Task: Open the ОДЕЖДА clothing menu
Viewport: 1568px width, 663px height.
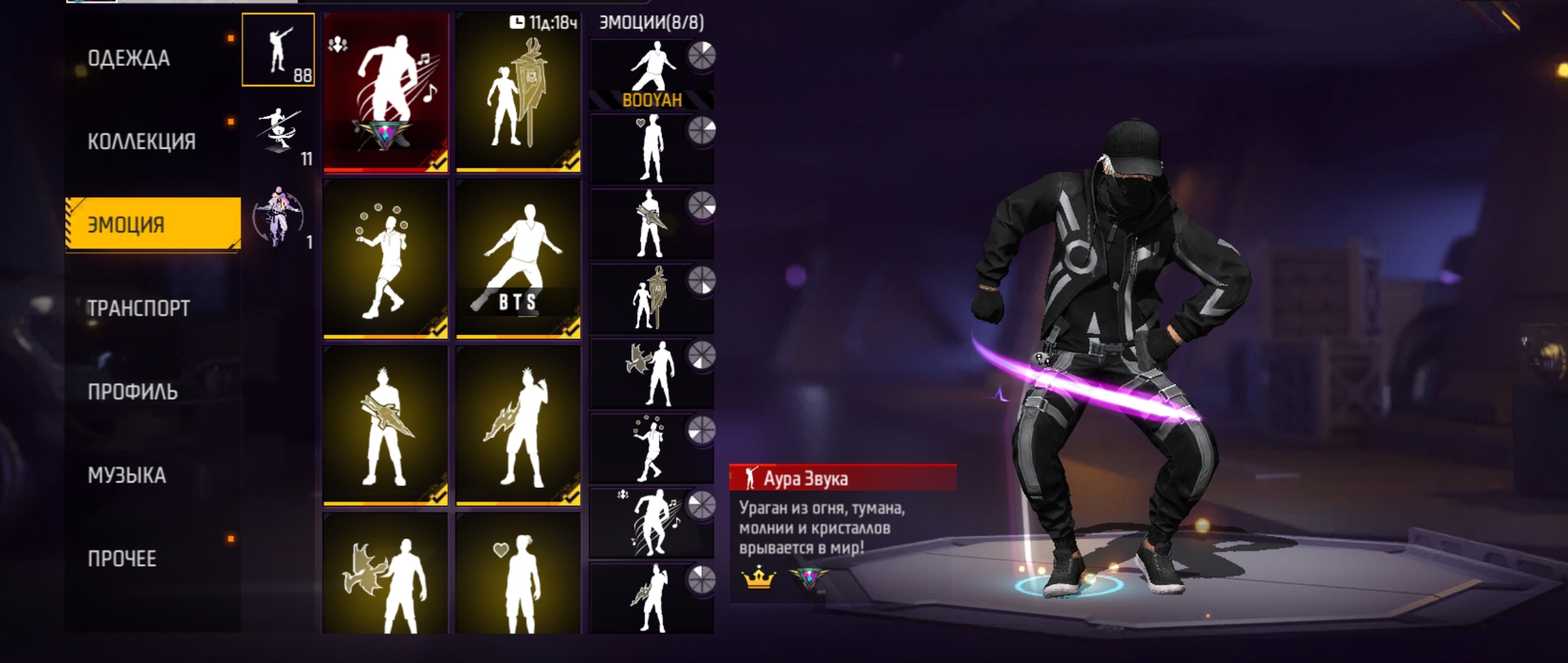Action: [x=129, y=59]
